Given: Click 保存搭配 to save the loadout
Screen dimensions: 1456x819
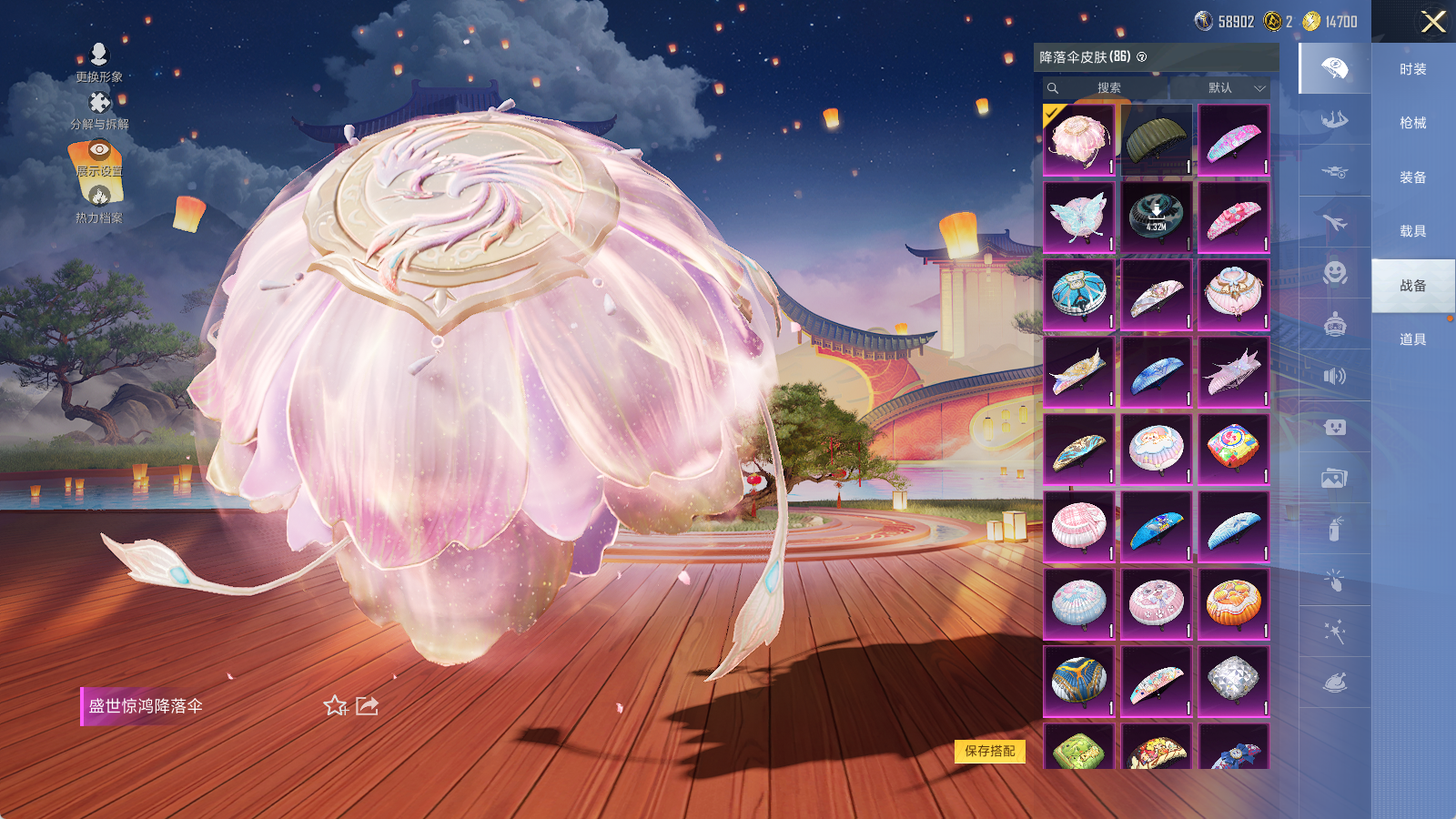Looking at the screenshot, I should [x=990, y=751].
